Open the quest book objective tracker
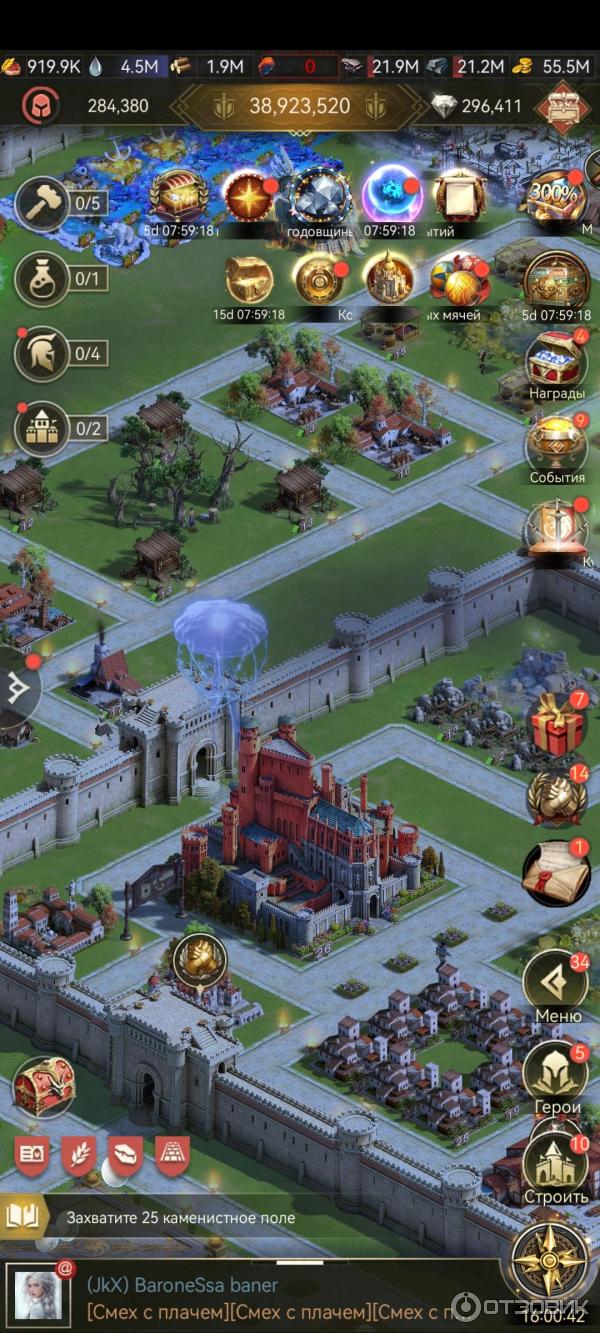This screenshot has width=600, height=1333. click(22, 1217)
